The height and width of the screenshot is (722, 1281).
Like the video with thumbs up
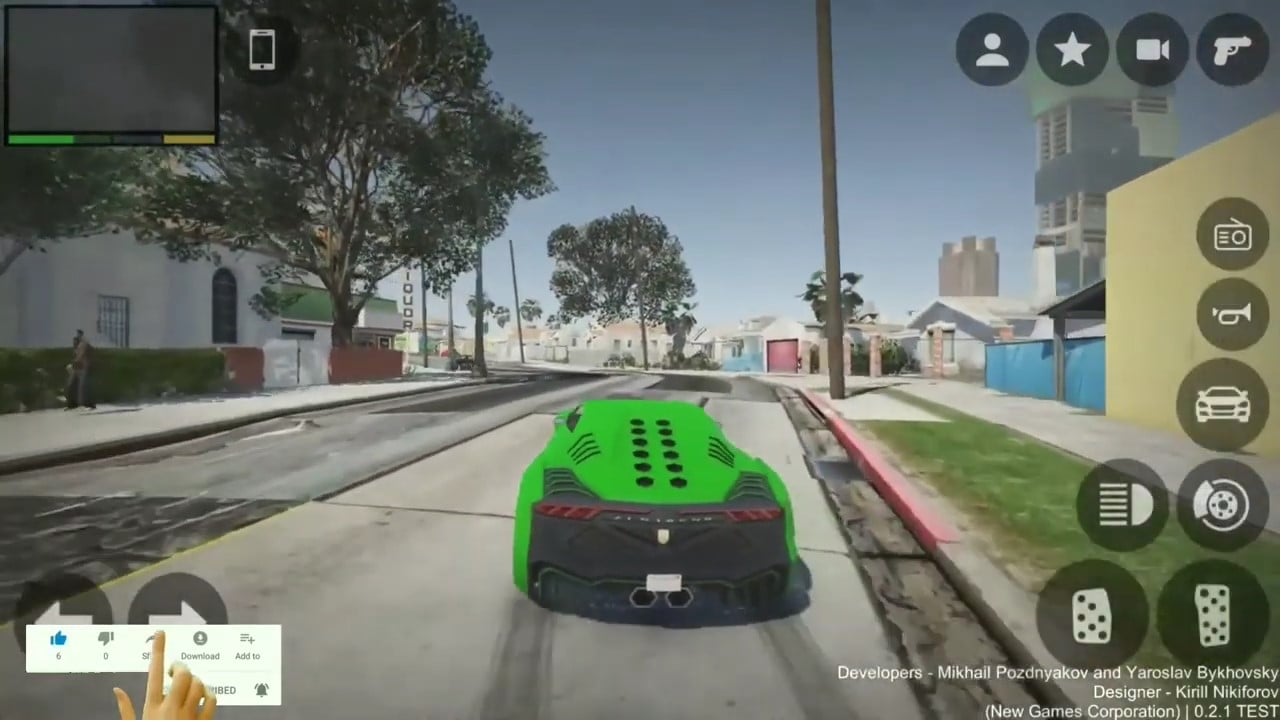tap(58, 640)
